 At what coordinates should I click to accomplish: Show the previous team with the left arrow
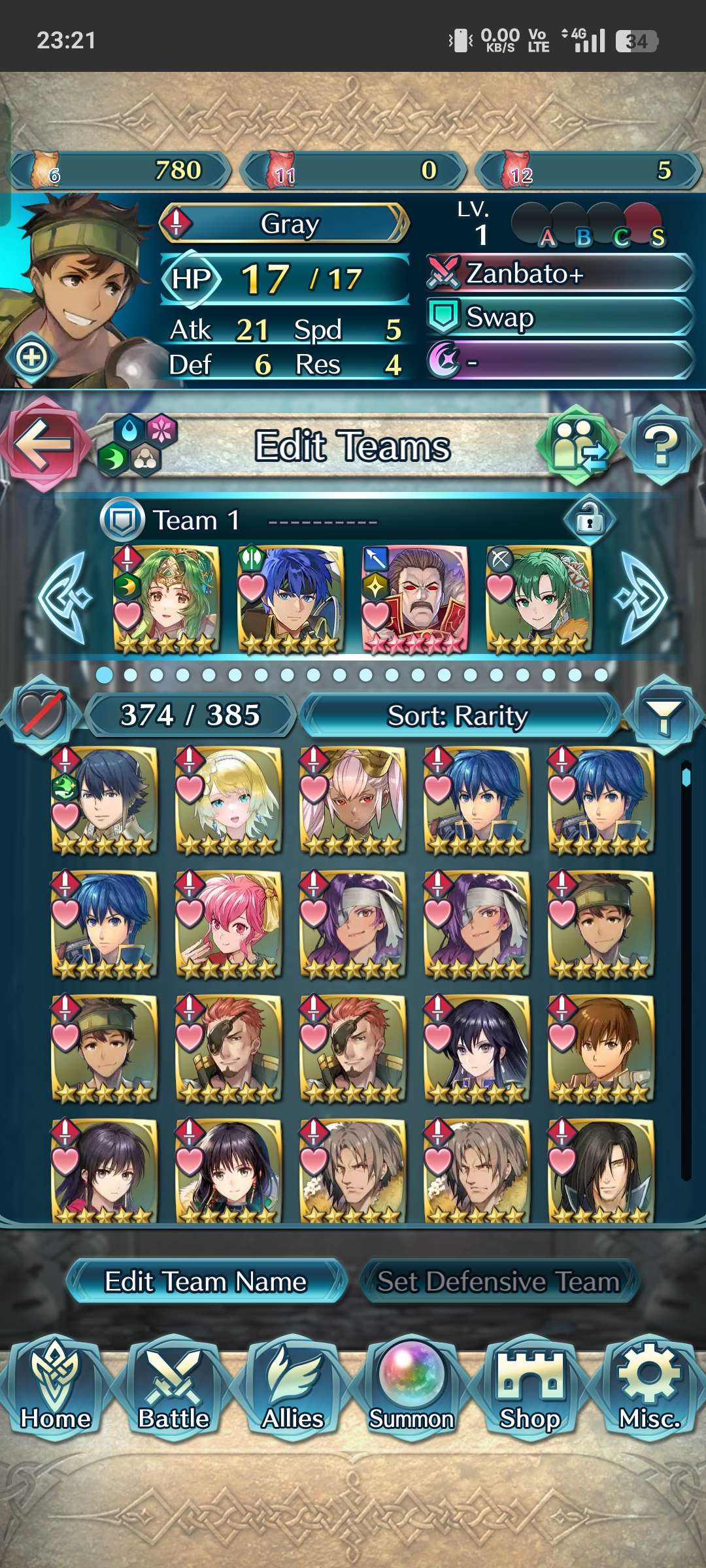pos(64,598)
